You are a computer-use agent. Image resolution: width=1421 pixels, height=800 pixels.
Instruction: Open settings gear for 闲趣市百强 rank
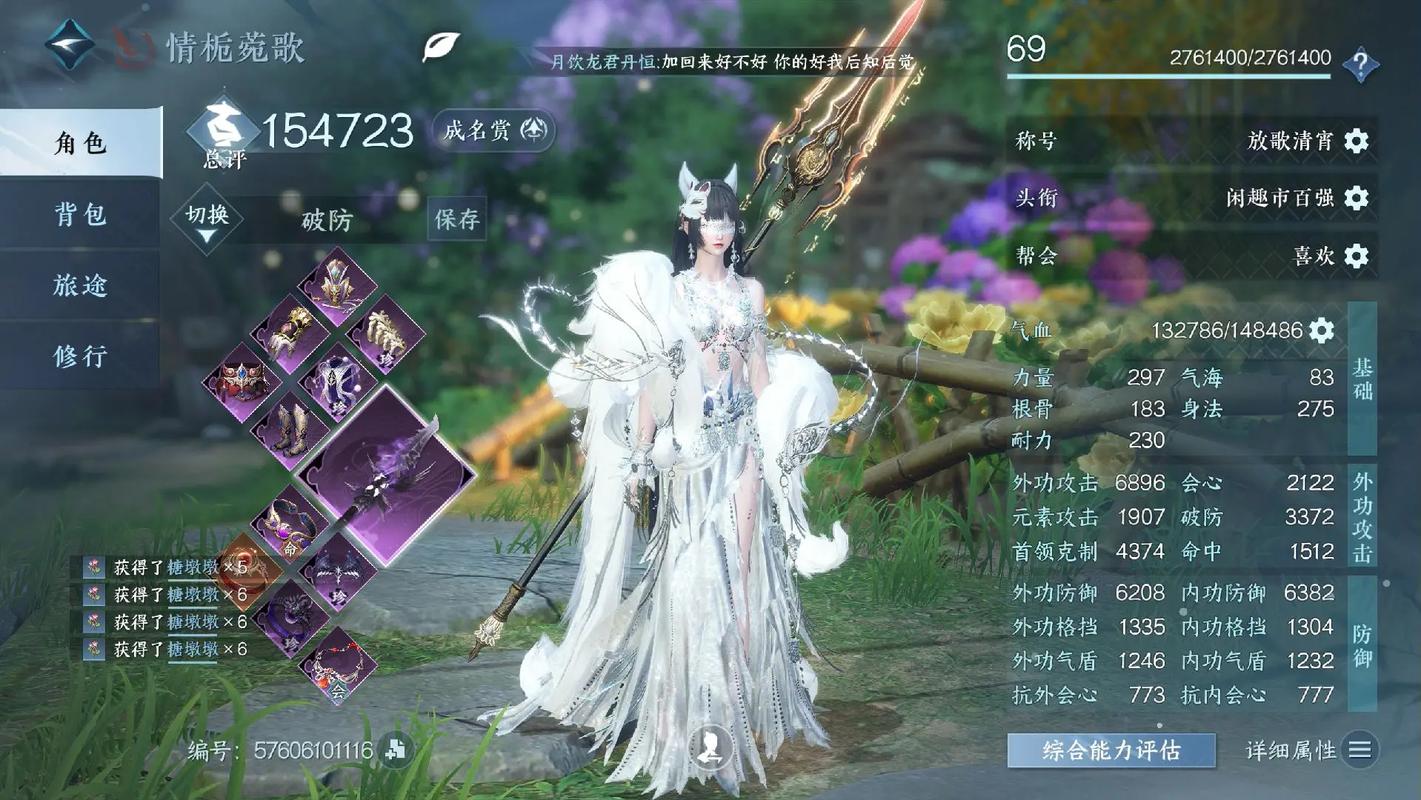click(1356, 198)
